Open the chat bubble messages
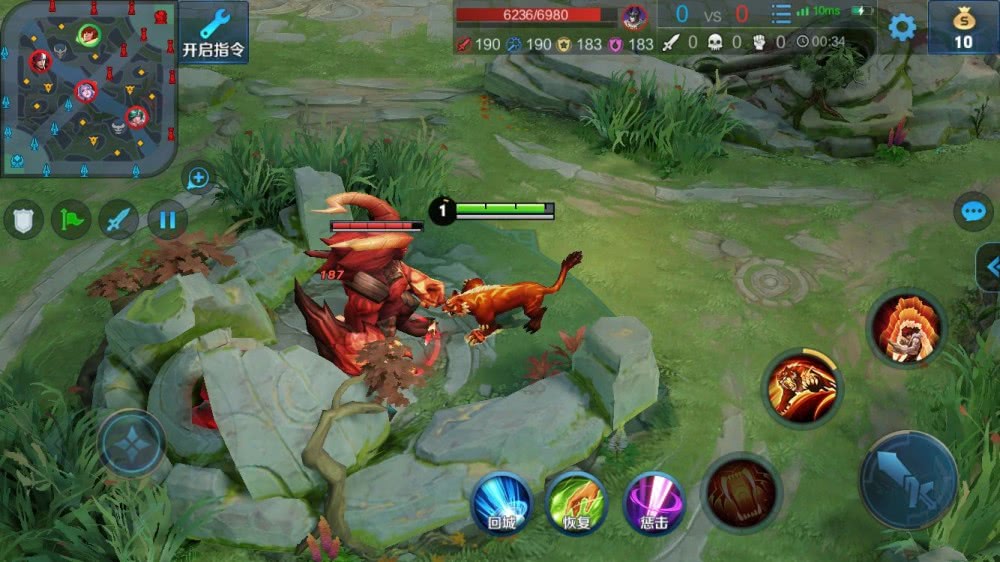 pos(972,211)
